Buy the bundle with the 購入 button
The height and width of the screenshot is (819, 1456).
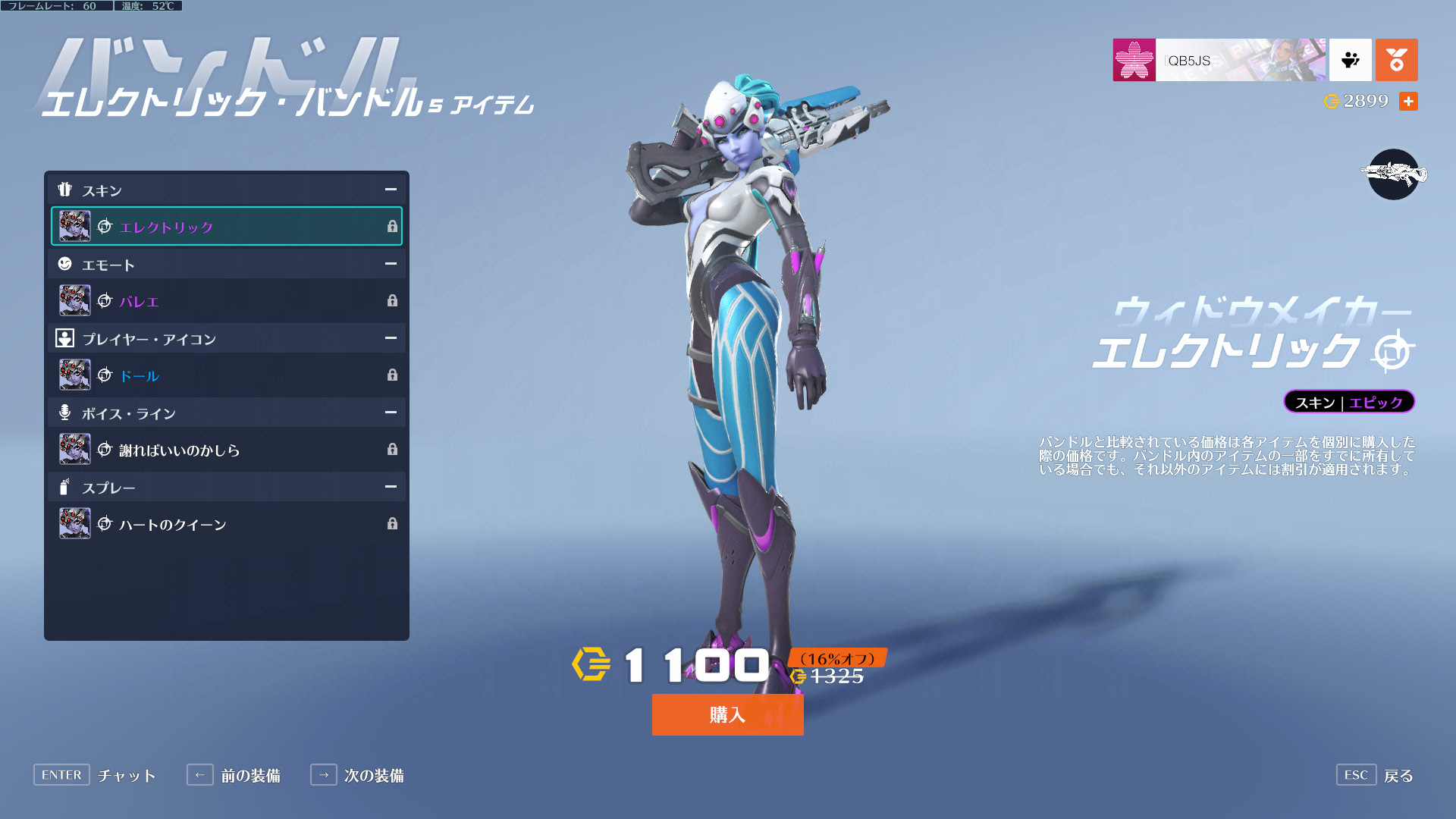click(x=727, y=714)
